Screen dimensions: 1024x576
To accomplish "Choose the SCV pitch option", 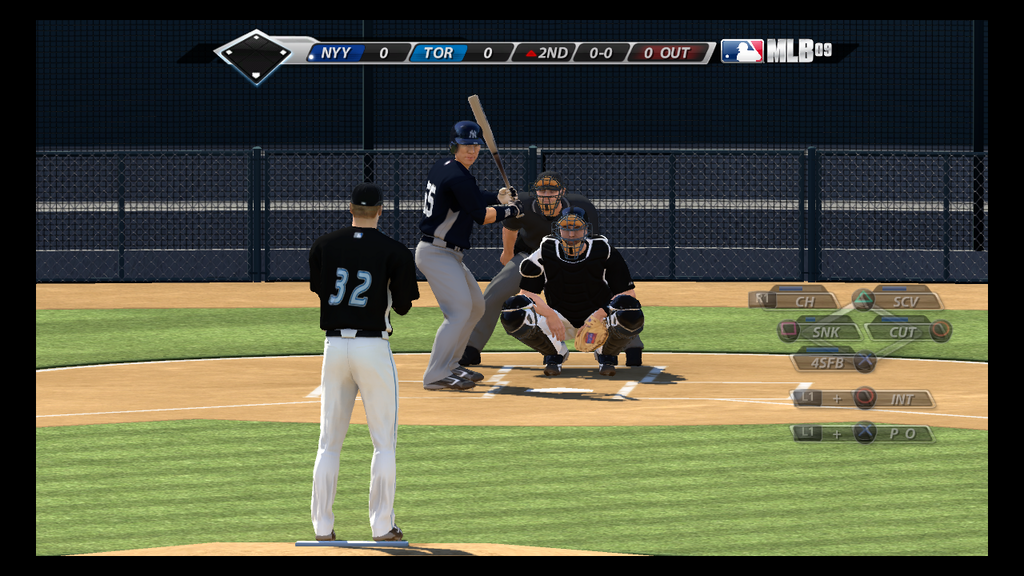I will (904, 300).
